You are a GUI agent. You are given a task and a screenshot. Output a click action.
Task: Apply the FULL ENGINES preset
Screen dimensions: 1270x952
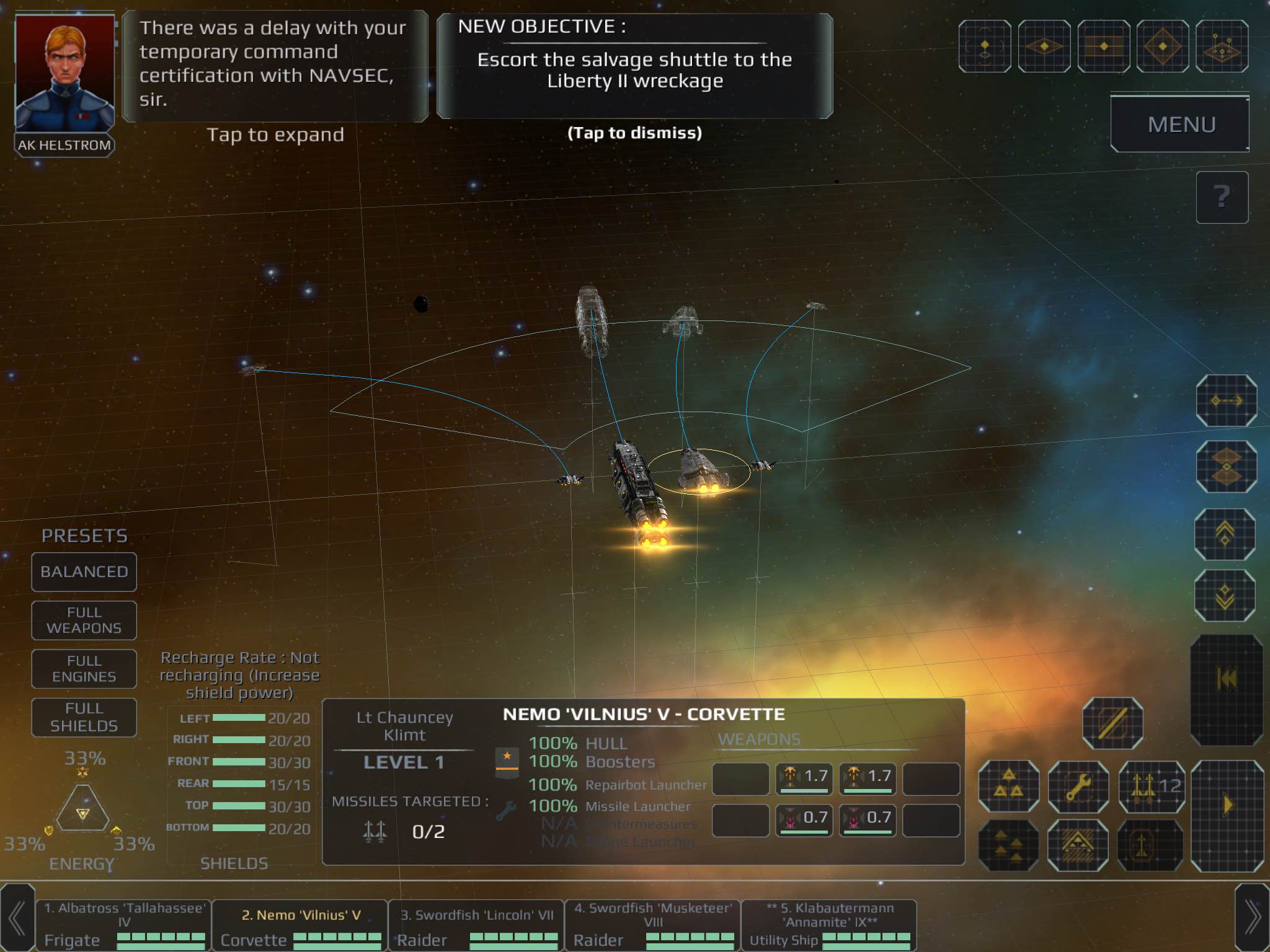tap(84, 669)
